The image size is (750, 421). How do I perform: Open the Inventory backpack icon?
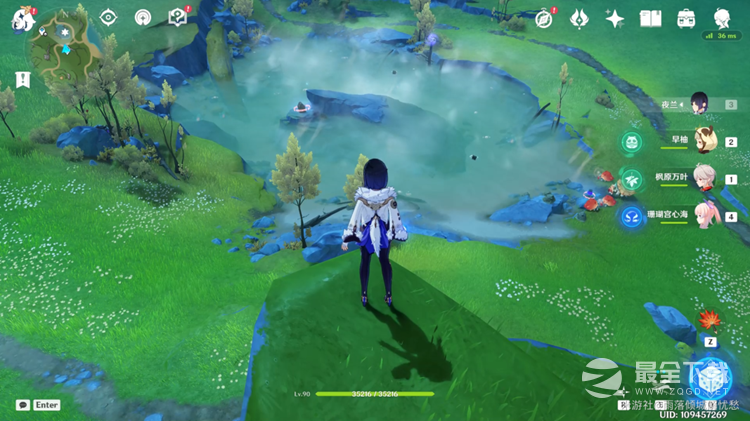click(x=686, y=19)
